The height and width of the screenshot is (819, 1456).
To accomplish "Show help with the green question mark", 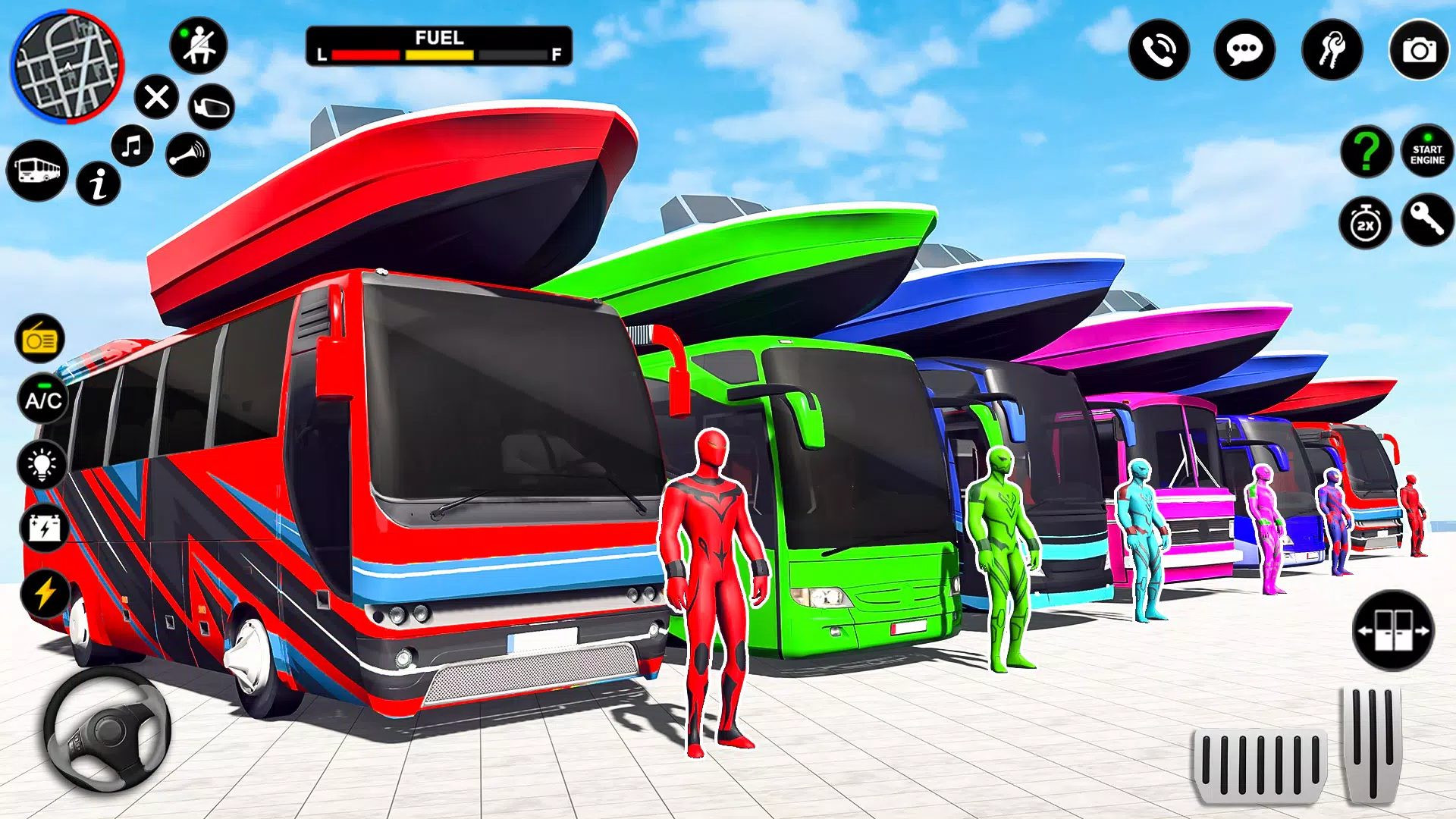I will pos(1367,152).
